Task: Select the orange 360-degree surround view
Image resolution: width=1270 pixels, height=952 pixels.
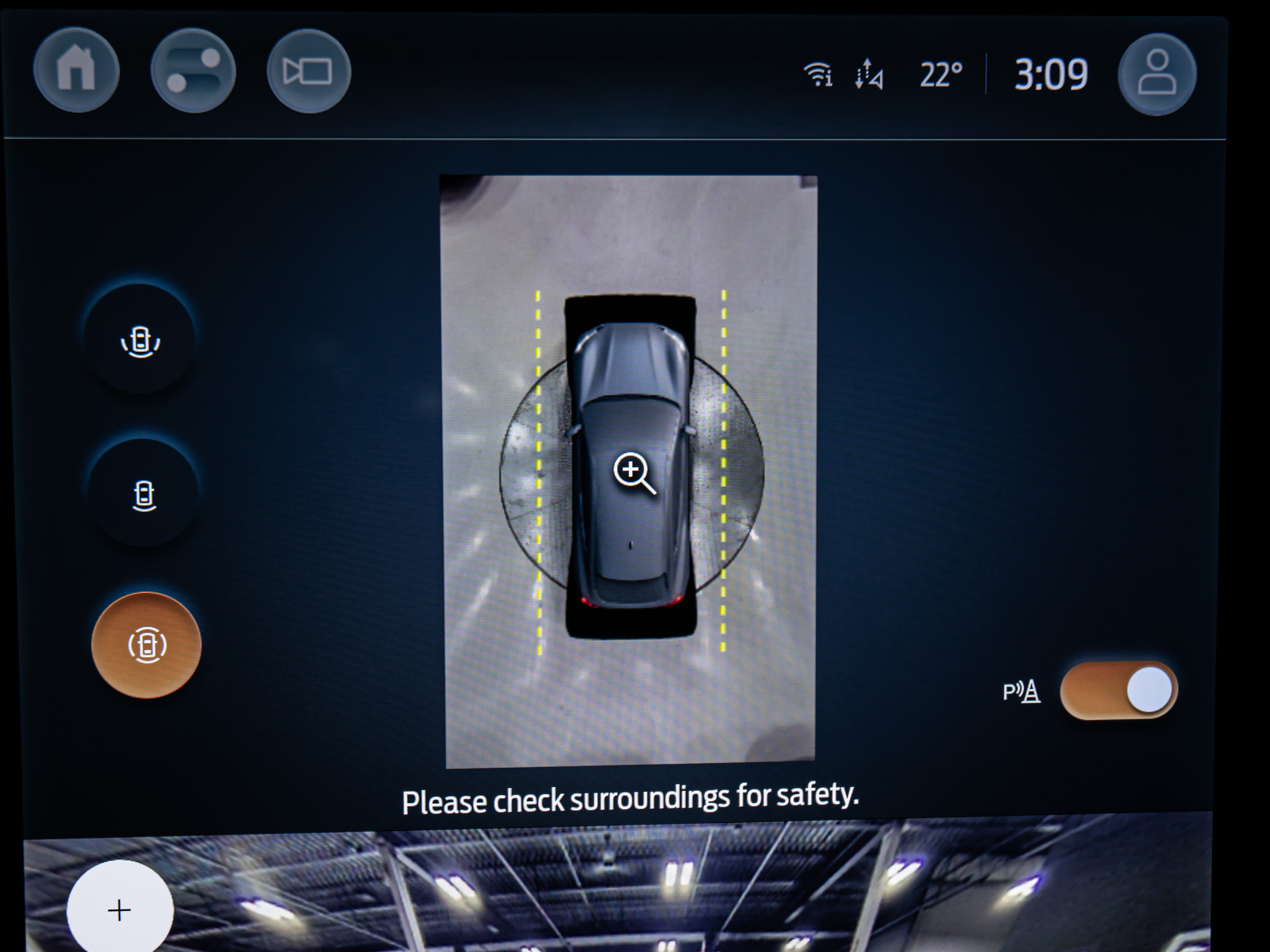Action: point(146,645)
